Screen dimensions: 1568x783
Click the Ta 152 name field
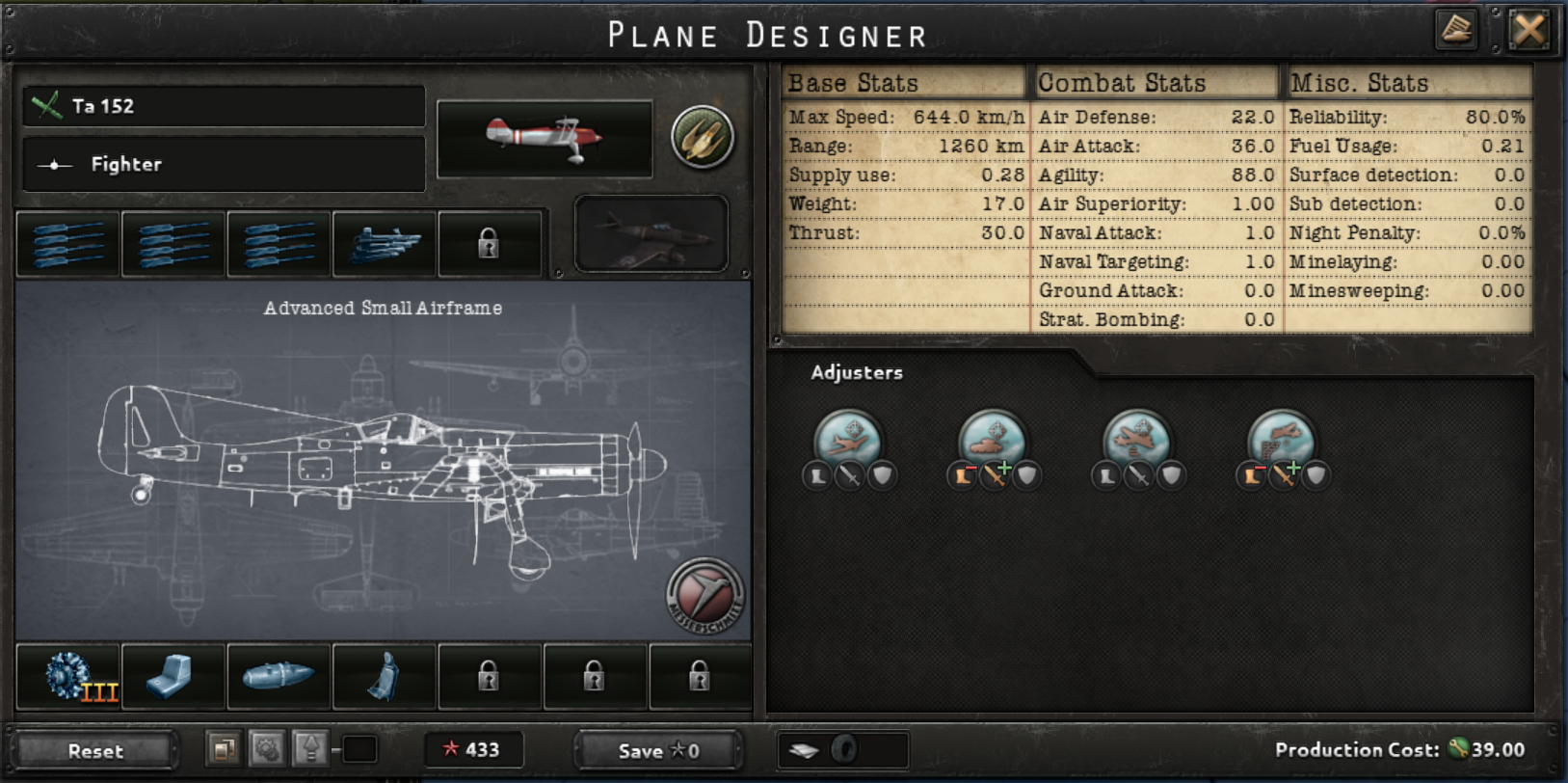[224, 107]
